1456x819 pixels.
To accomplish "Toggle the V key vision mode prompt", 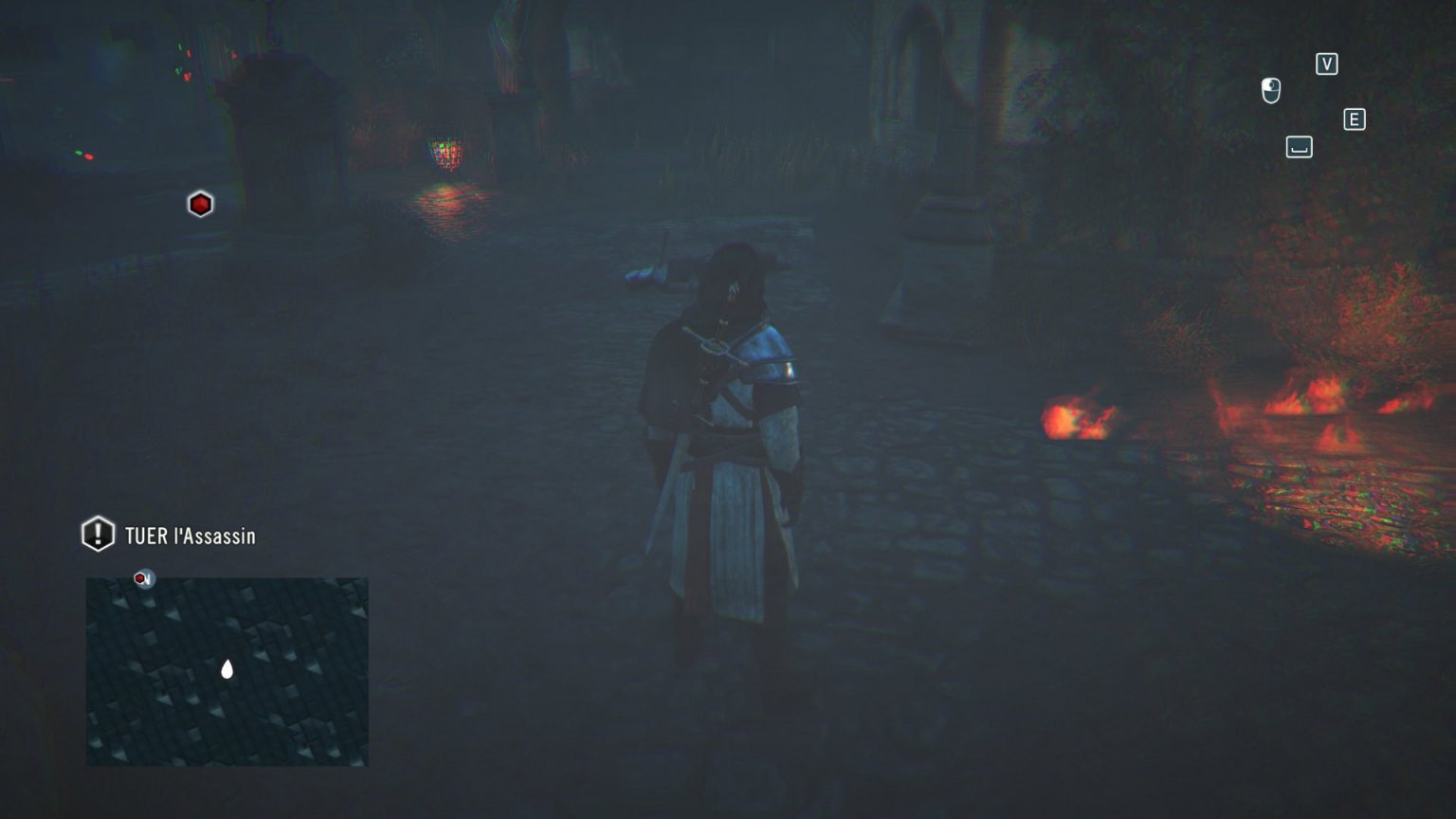I will click(x=1326, y=64).
